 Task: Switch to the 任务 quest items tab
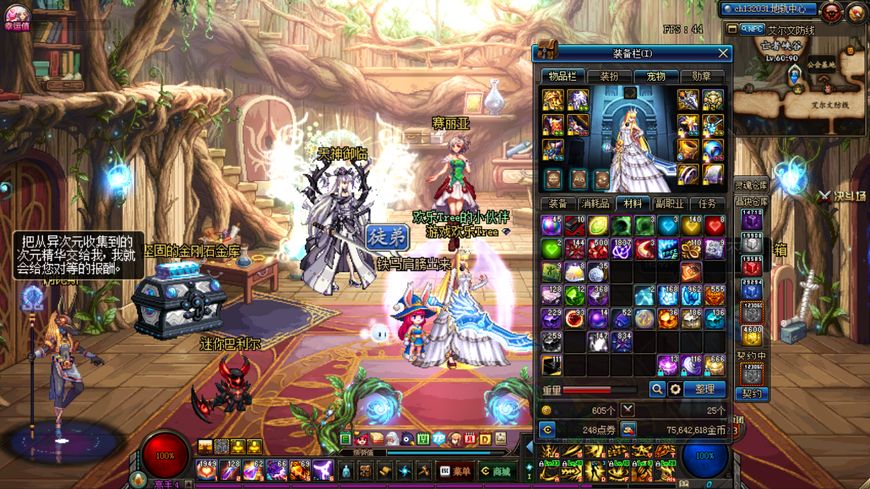[x=707, y=203]
